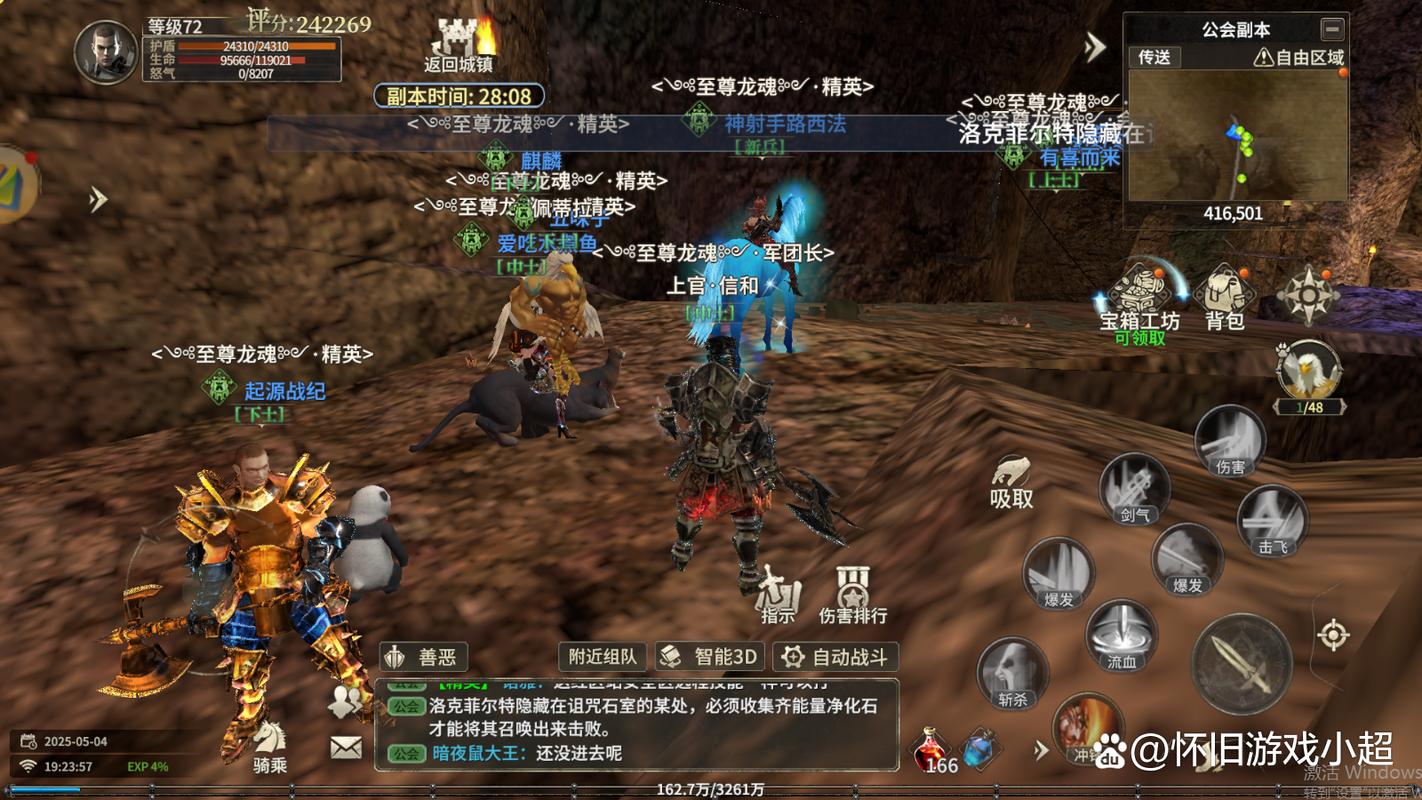Tap the main sword attack button
This screenshot has width=1422, height=800.
pos(1241,664)
